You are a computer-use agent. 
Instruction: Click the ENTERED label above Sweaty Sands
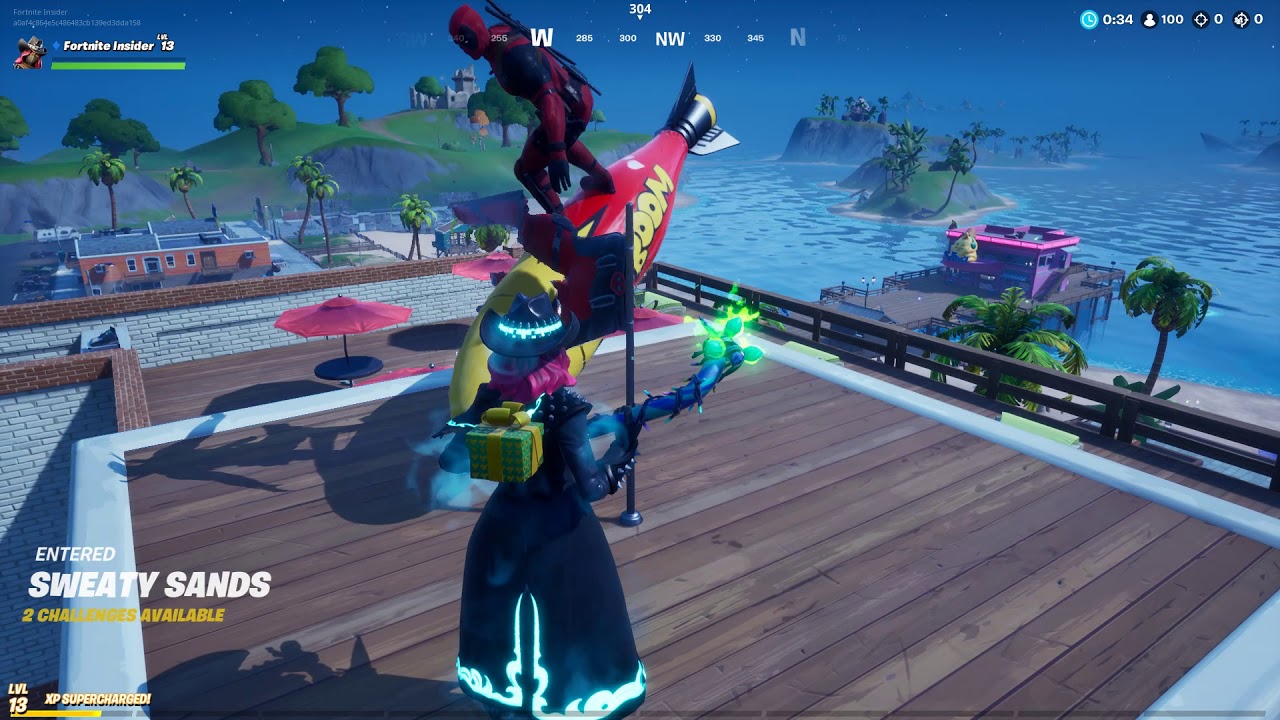point(75,553)
